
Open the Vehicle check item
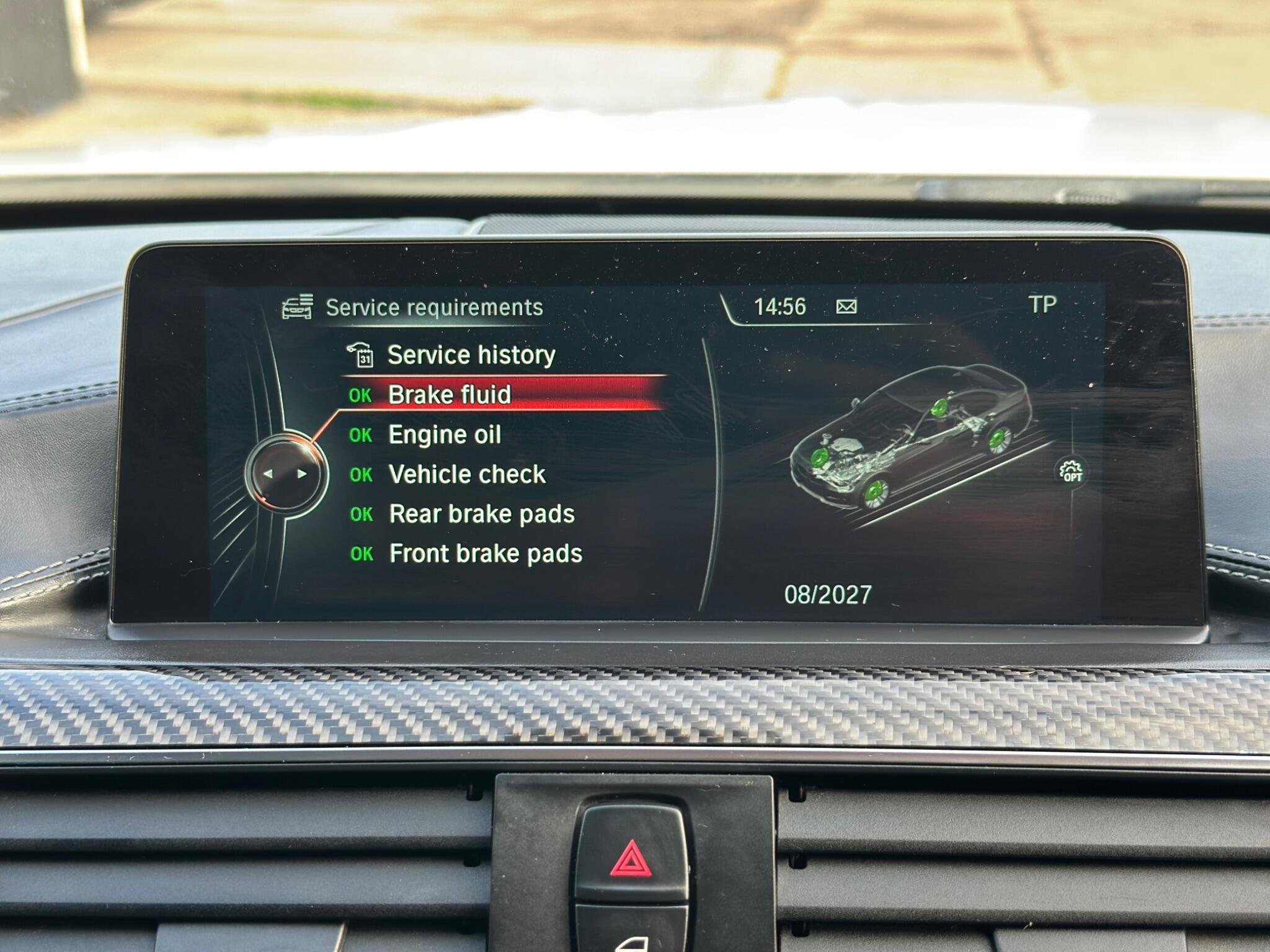click(x=466, y=475)
